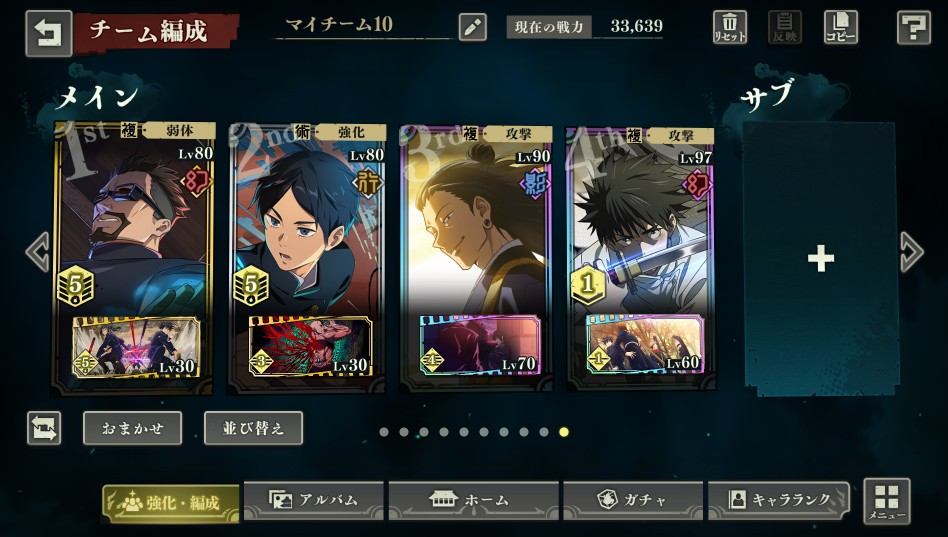Screen dimensions: 948x537
Task: Go back with the return arrow
Action: point(48,32)
